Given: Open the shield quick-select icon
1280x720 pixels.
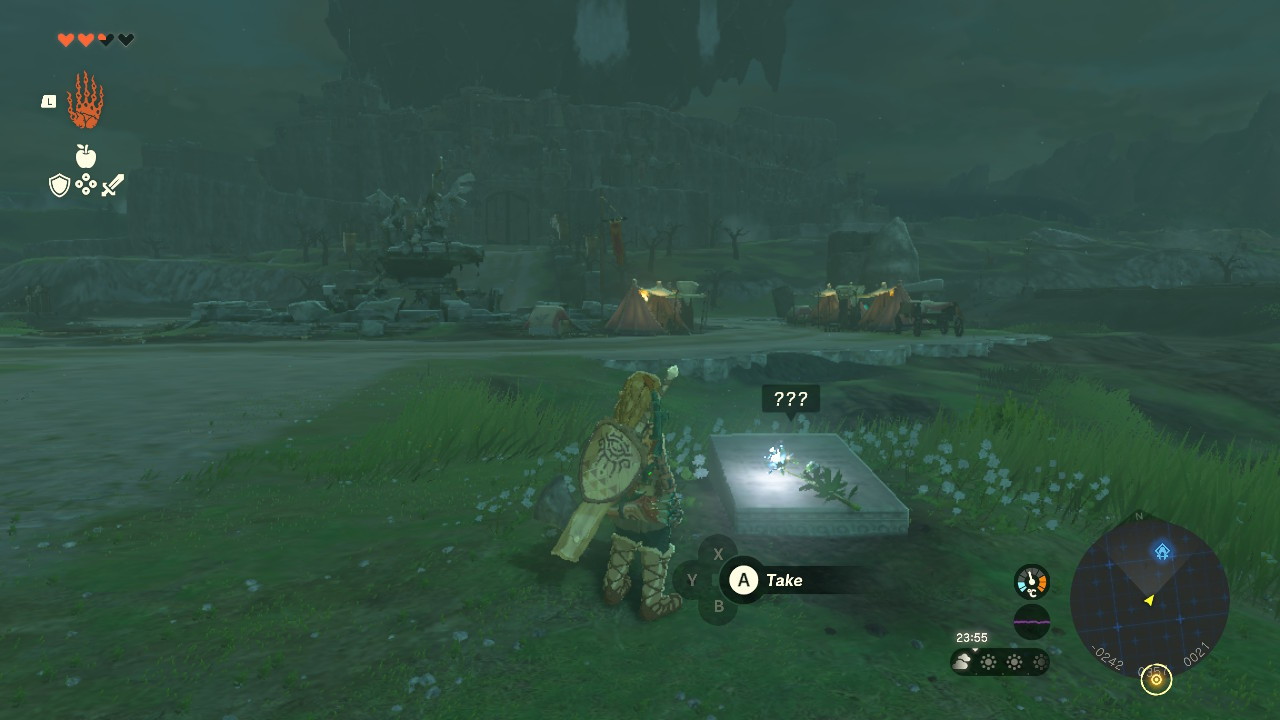Looking at the screenshot, I should [x=60, y=185].
